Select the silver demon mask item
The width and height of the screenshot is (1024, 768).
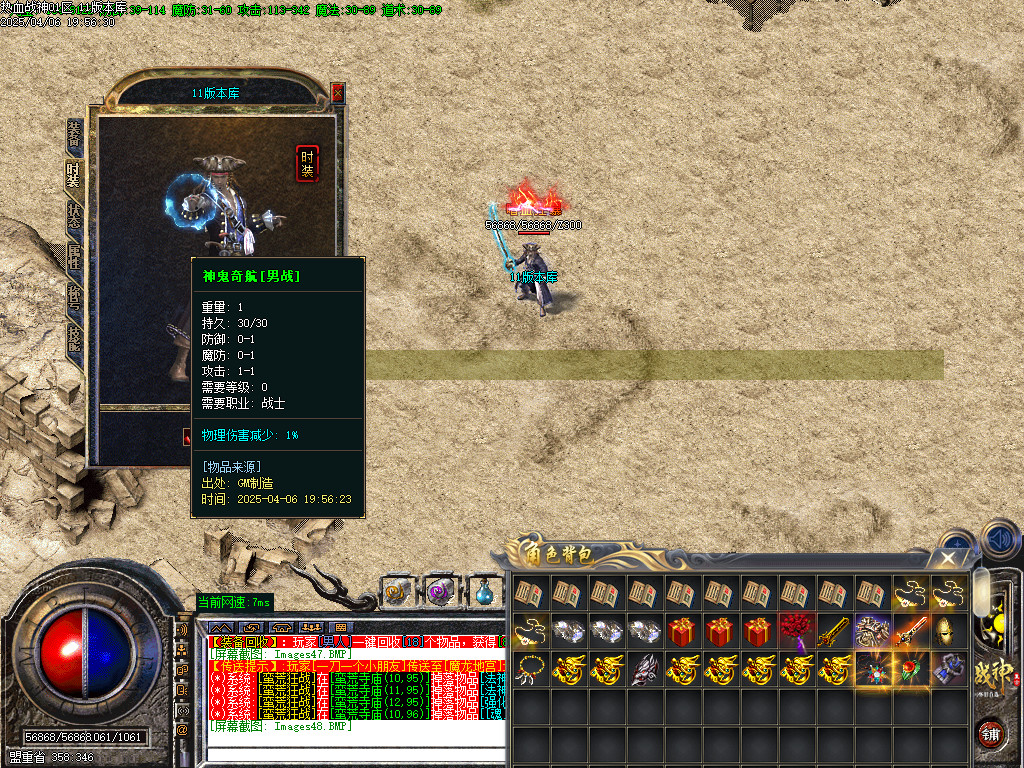(x=644, y=669)
